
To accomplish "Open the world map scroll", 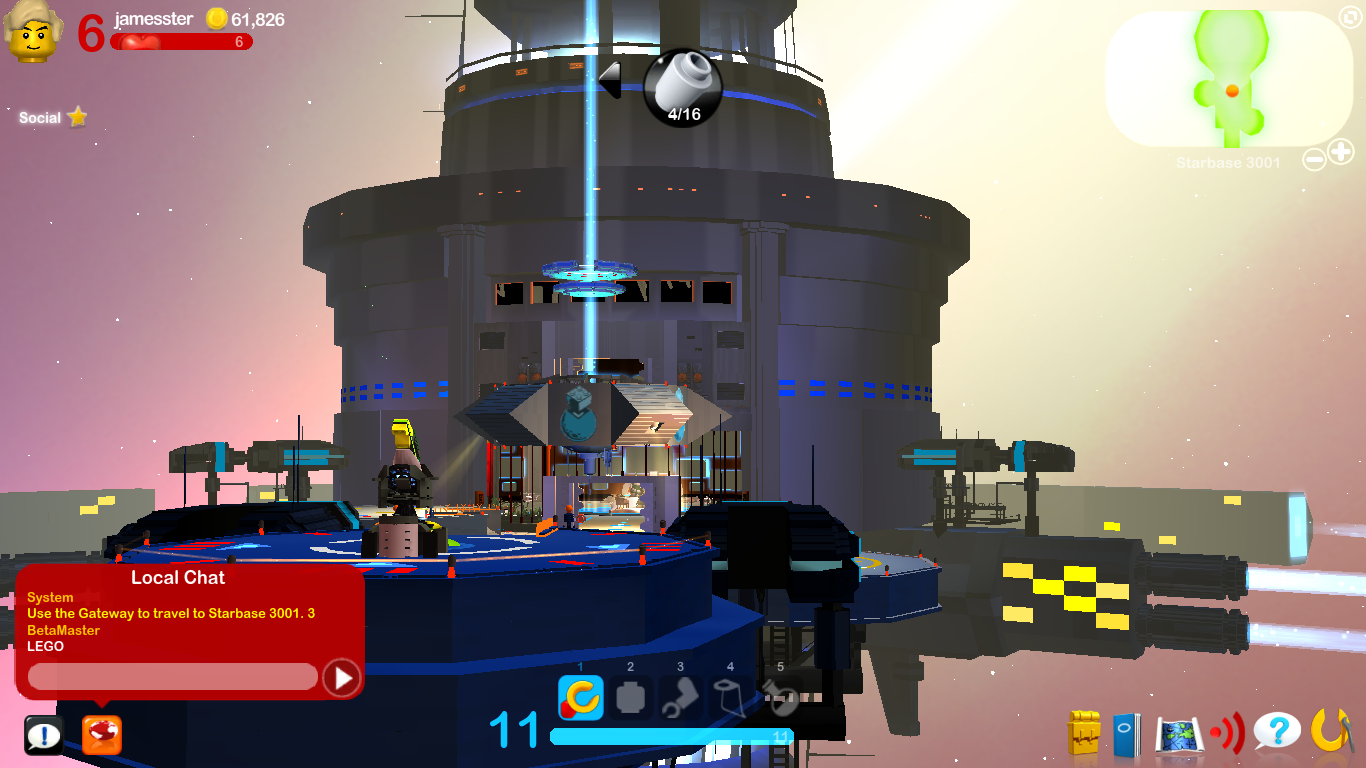I will 1180,732.
